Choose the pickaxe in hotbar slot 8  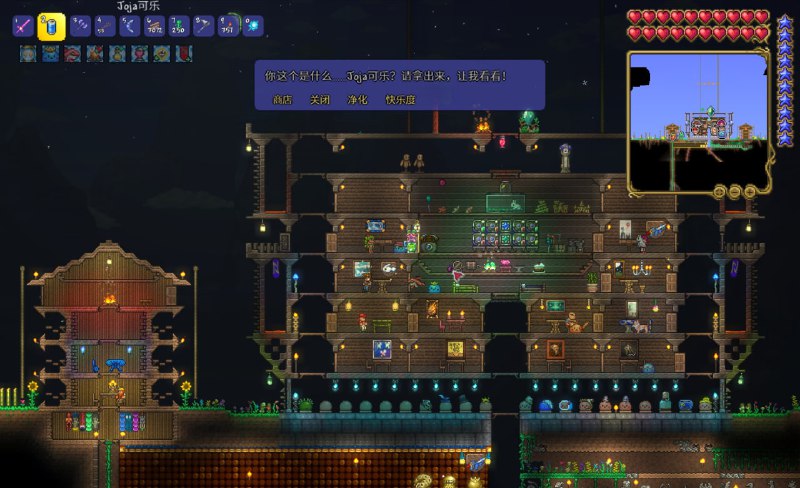click(x=204, y=26)
